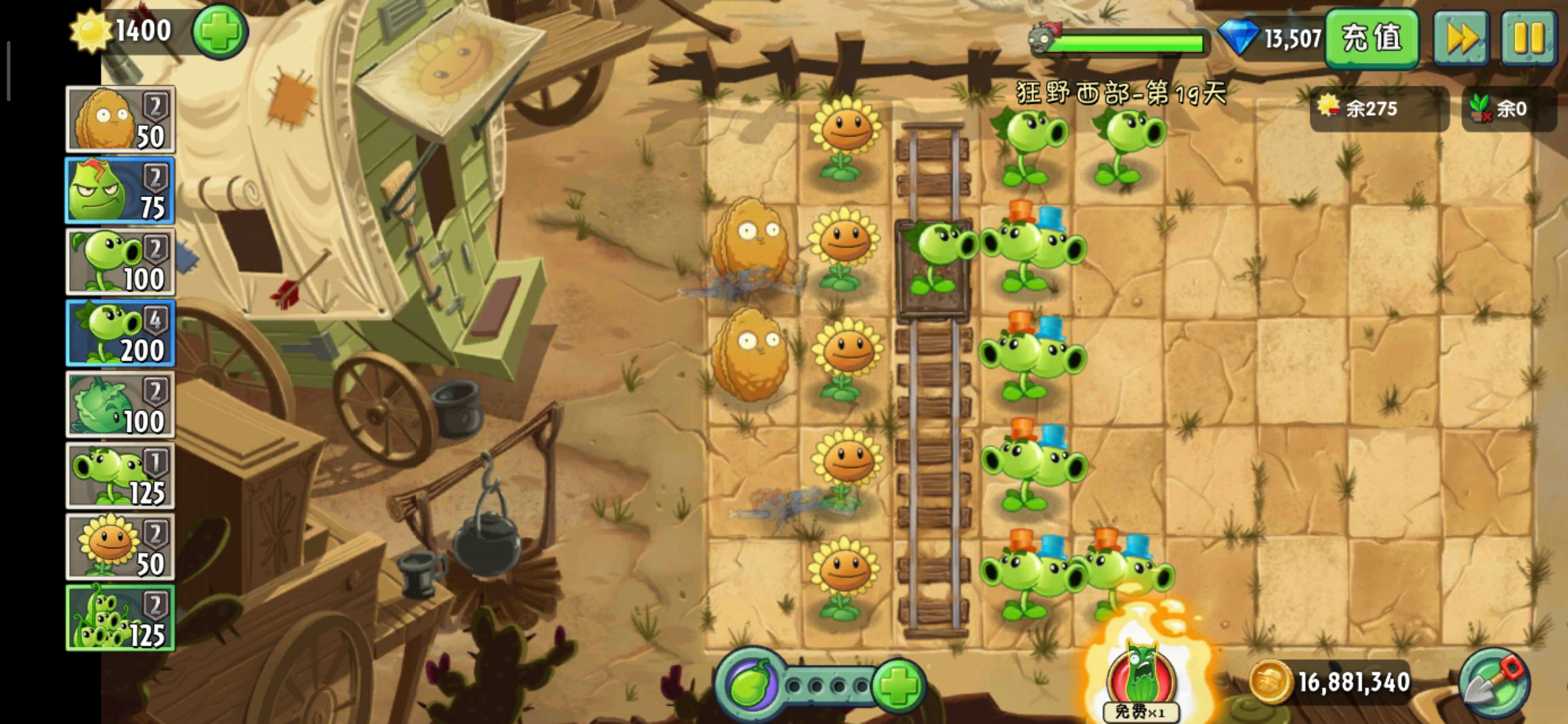Viewport: 1568px width, 724px height.
Task: Buy plant food with the plus button
Action: [x=899, y=685]
